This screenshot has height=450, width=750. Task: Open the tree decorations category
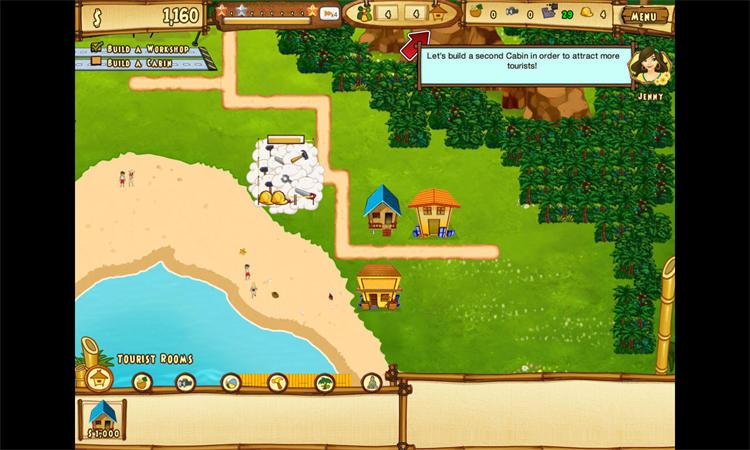(325, 382)
